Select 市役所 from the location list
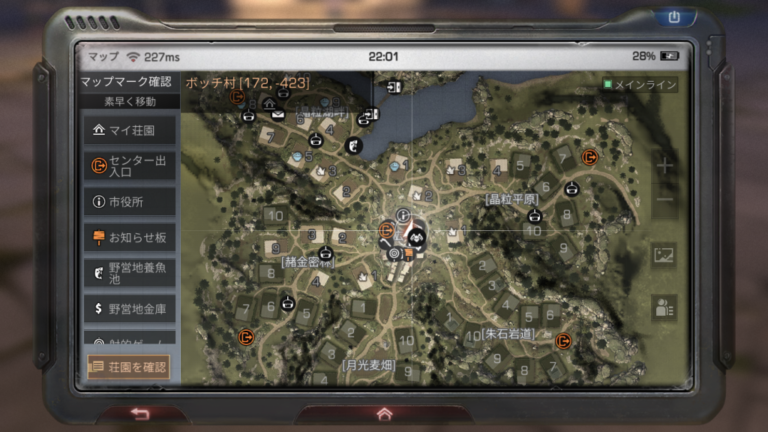768x432 pixels. tap(129, 202)
